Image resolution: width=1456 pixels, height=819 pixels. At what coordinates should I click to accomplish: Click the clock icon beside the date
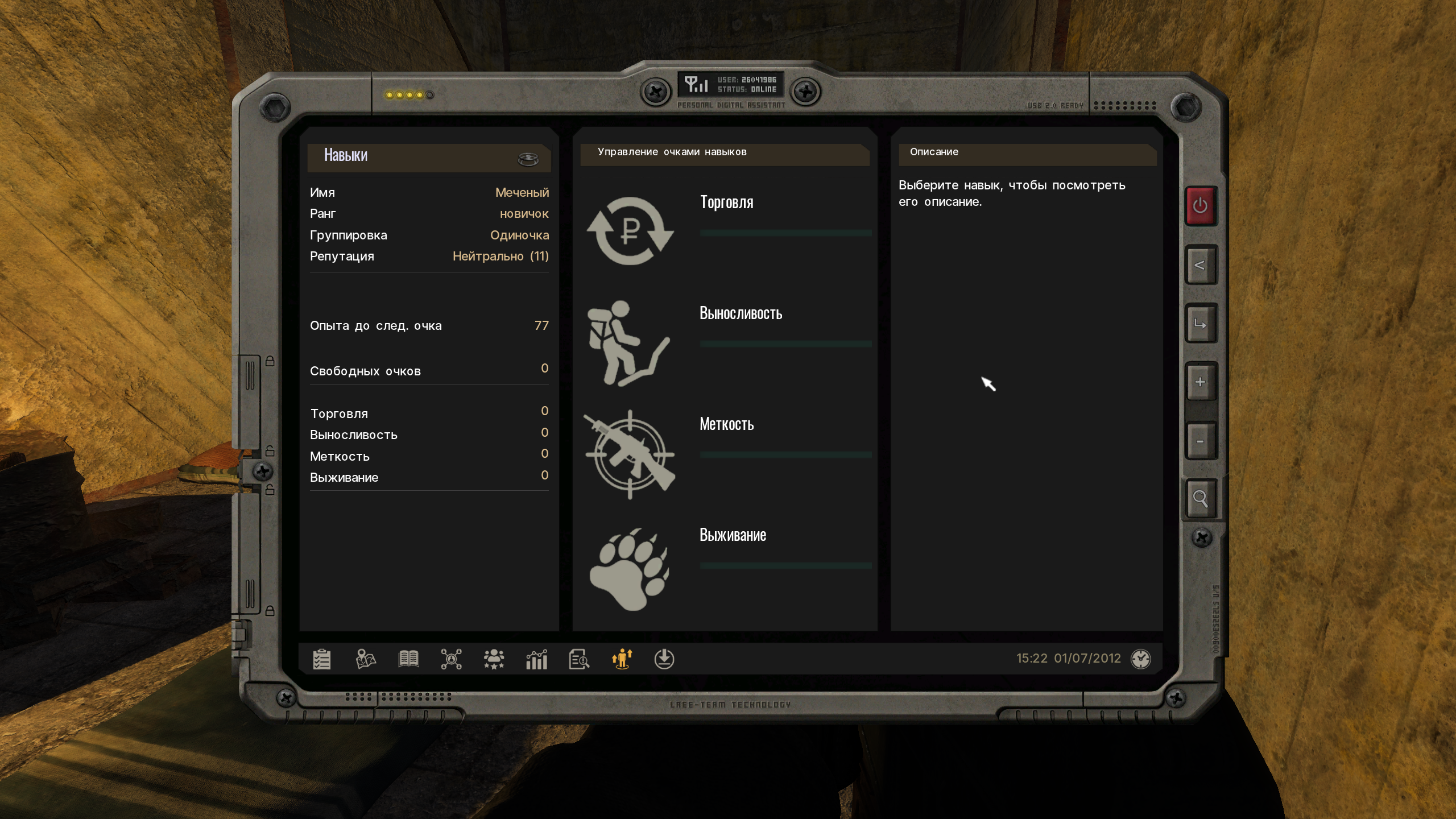click(1140, 659)
